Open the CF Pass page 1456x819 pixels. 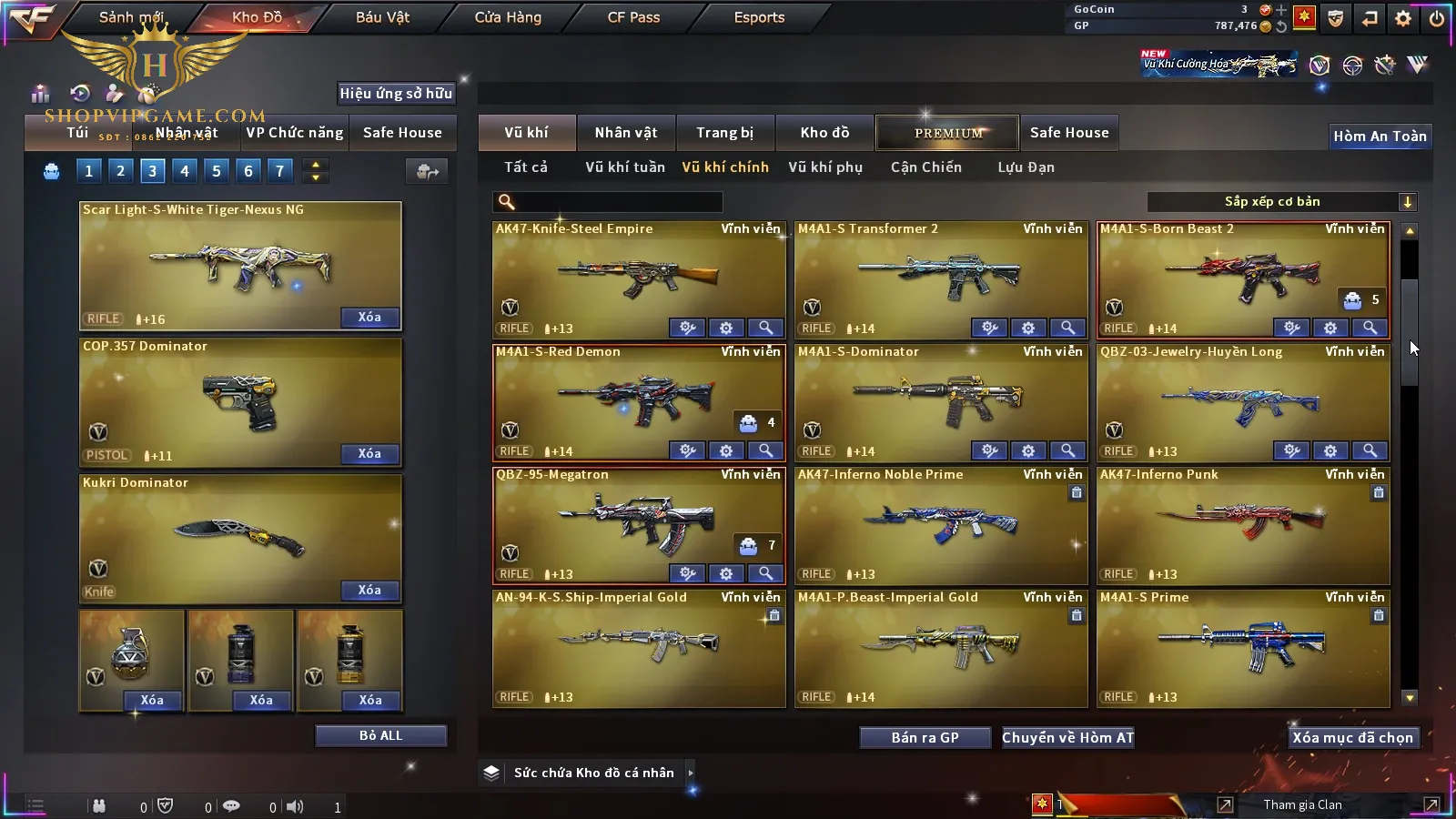tap(633, 17)
